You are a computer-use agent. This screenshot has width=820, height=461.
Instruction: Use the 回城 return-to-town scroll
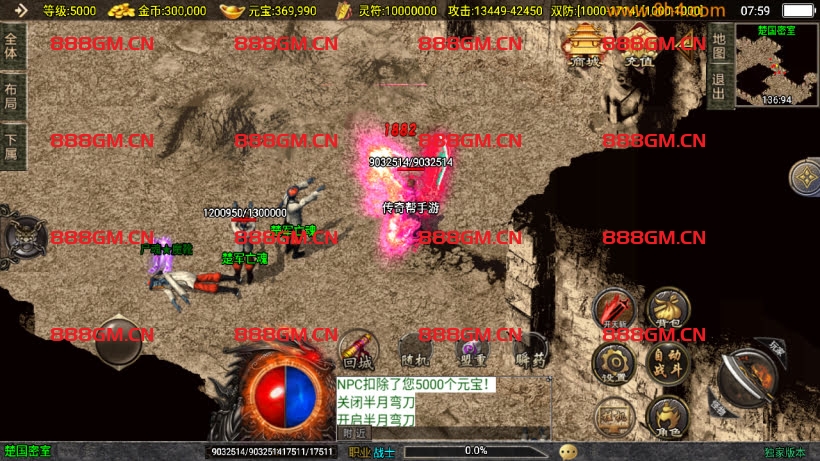point(358,350)
